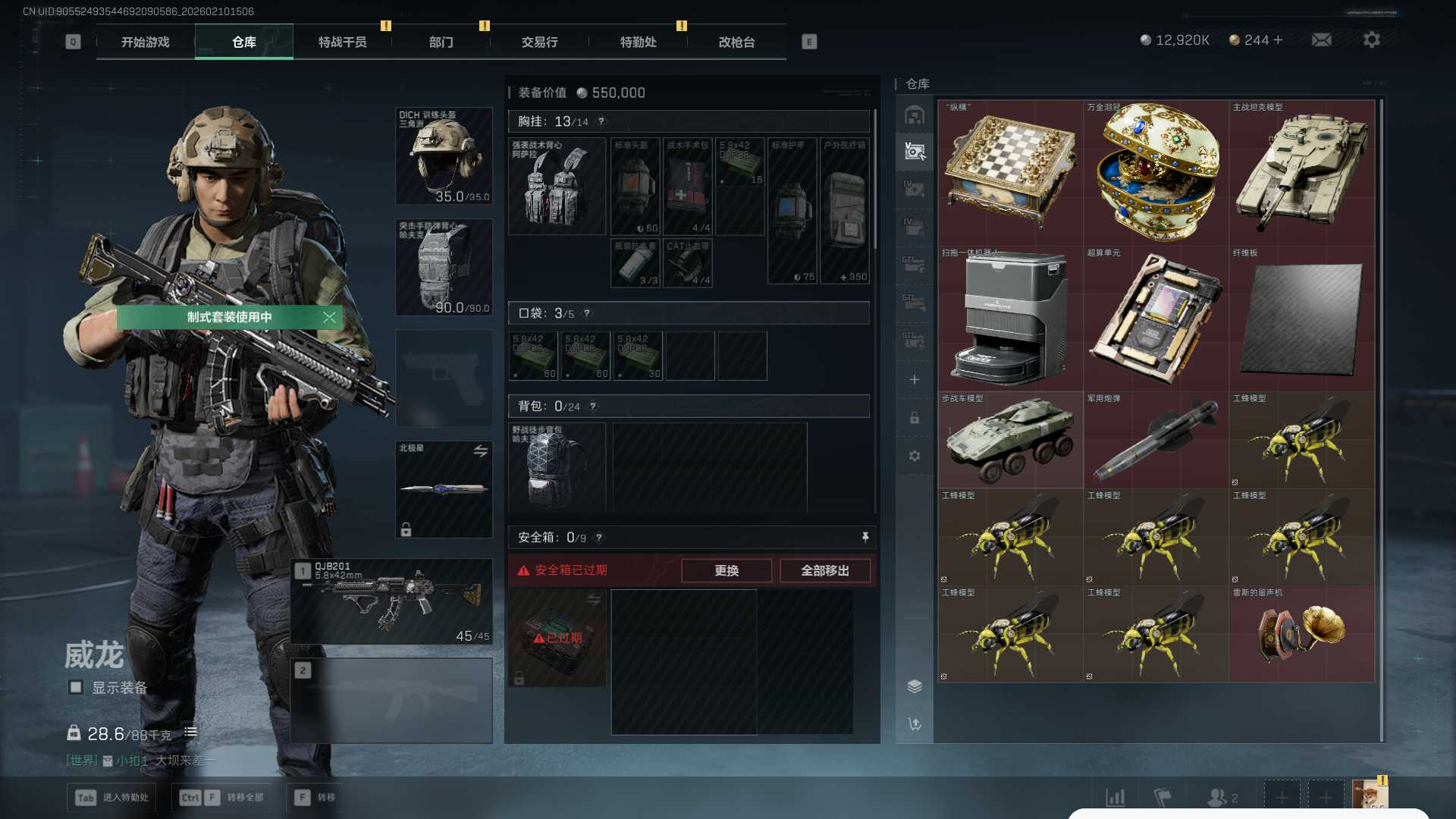Open the 改枪台 tab

736,42
